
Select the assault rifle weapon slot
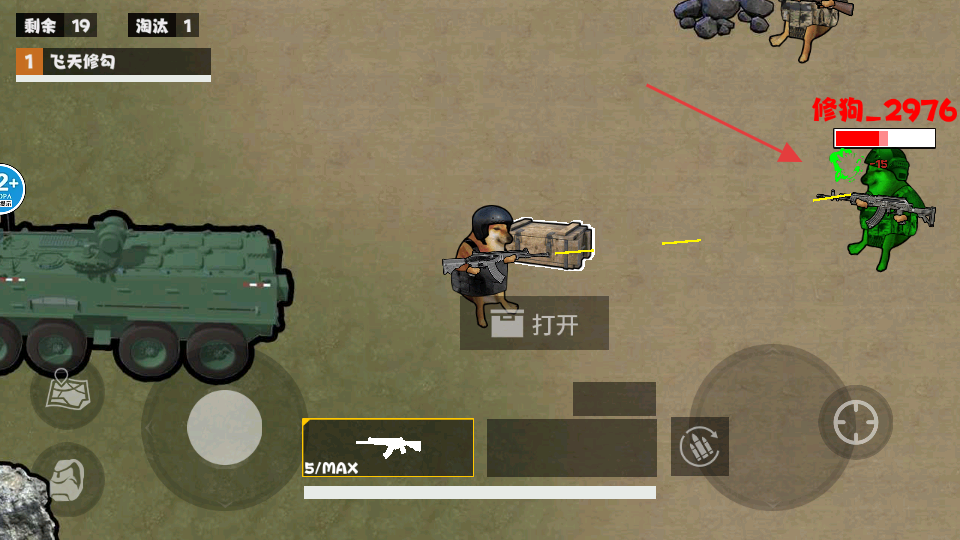pyautogui.click(x=388, y=447)
